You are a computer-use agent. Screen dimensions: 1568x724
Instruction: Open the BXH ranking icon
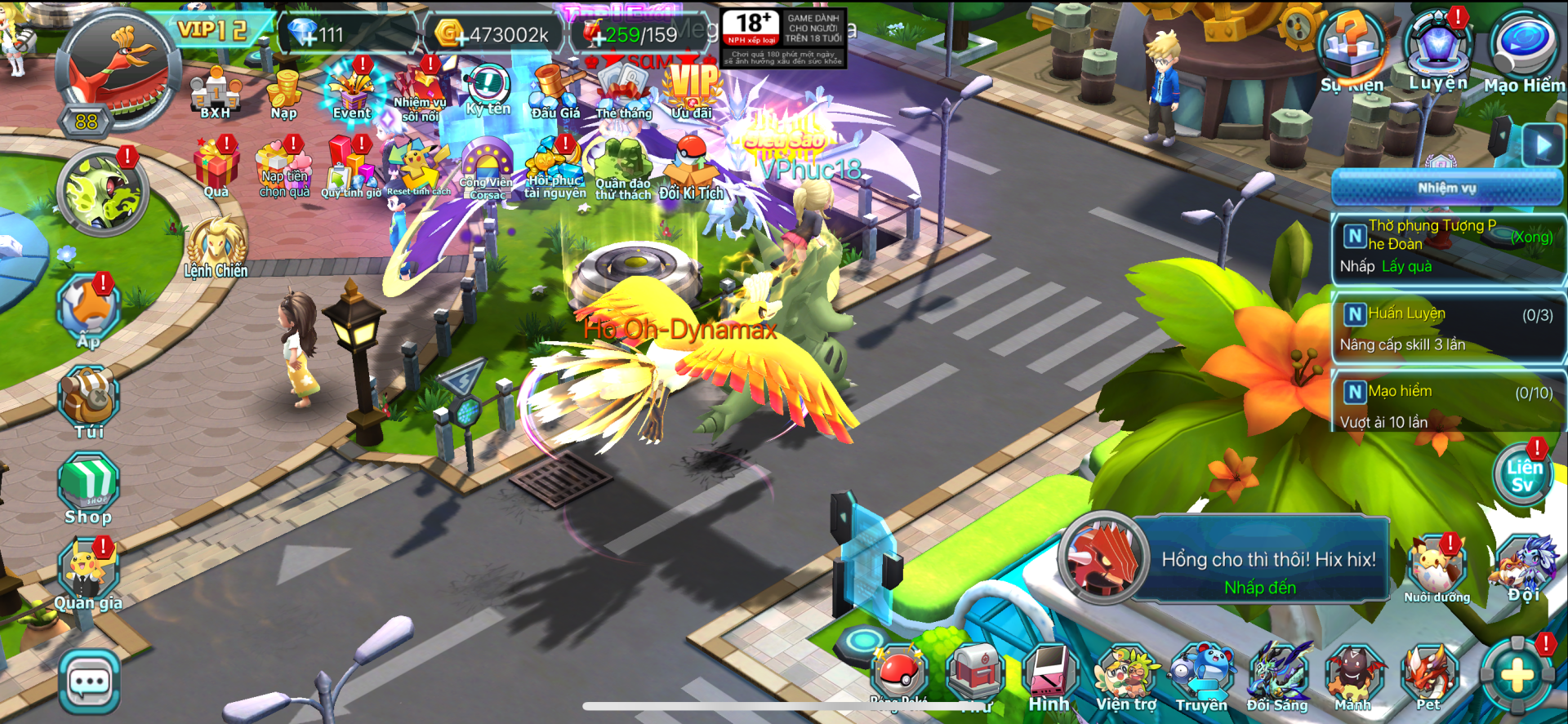(x=215, y=91)
